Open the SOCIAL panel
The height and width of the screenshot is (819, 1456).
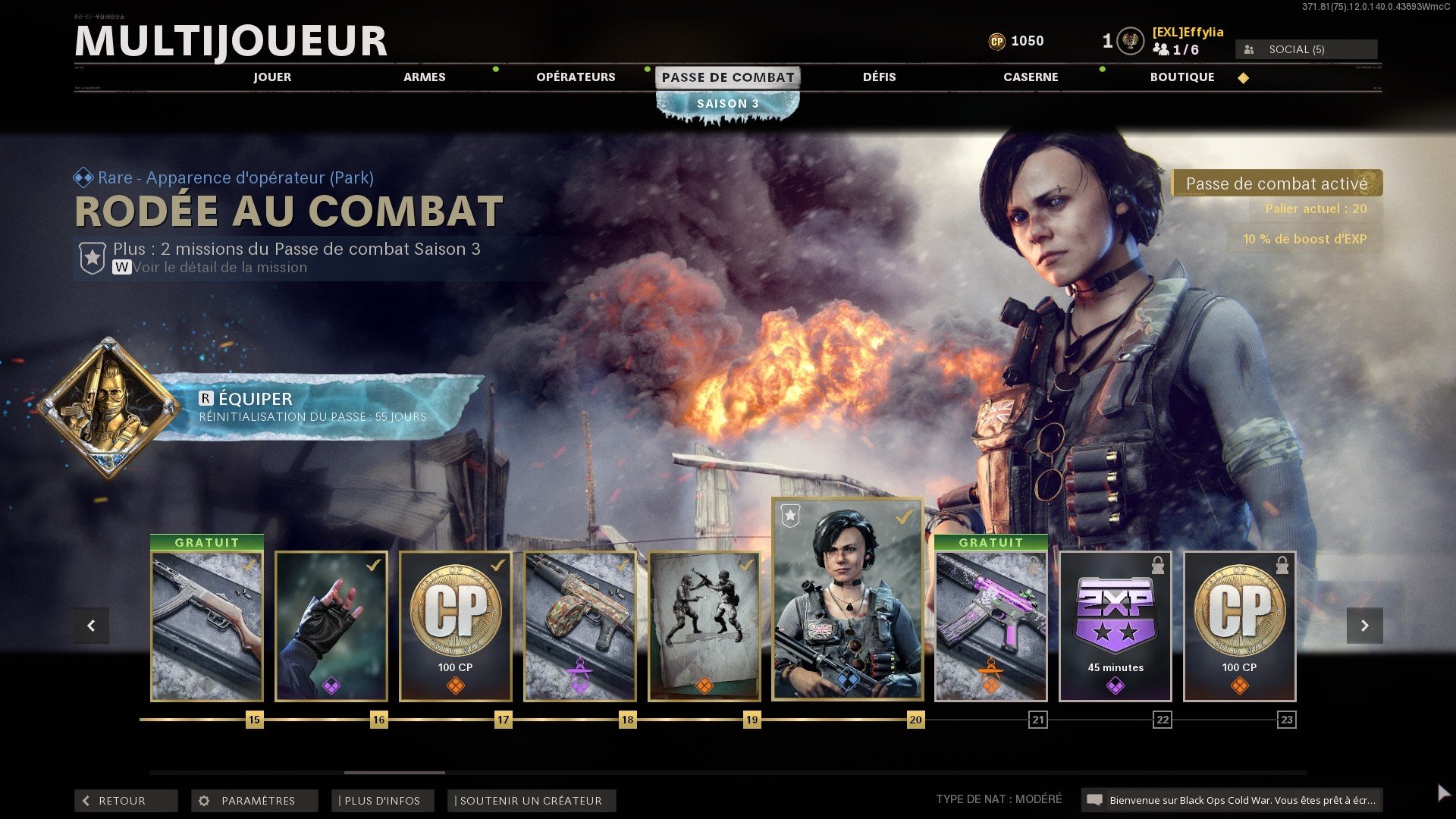[x=1306, y=49]
